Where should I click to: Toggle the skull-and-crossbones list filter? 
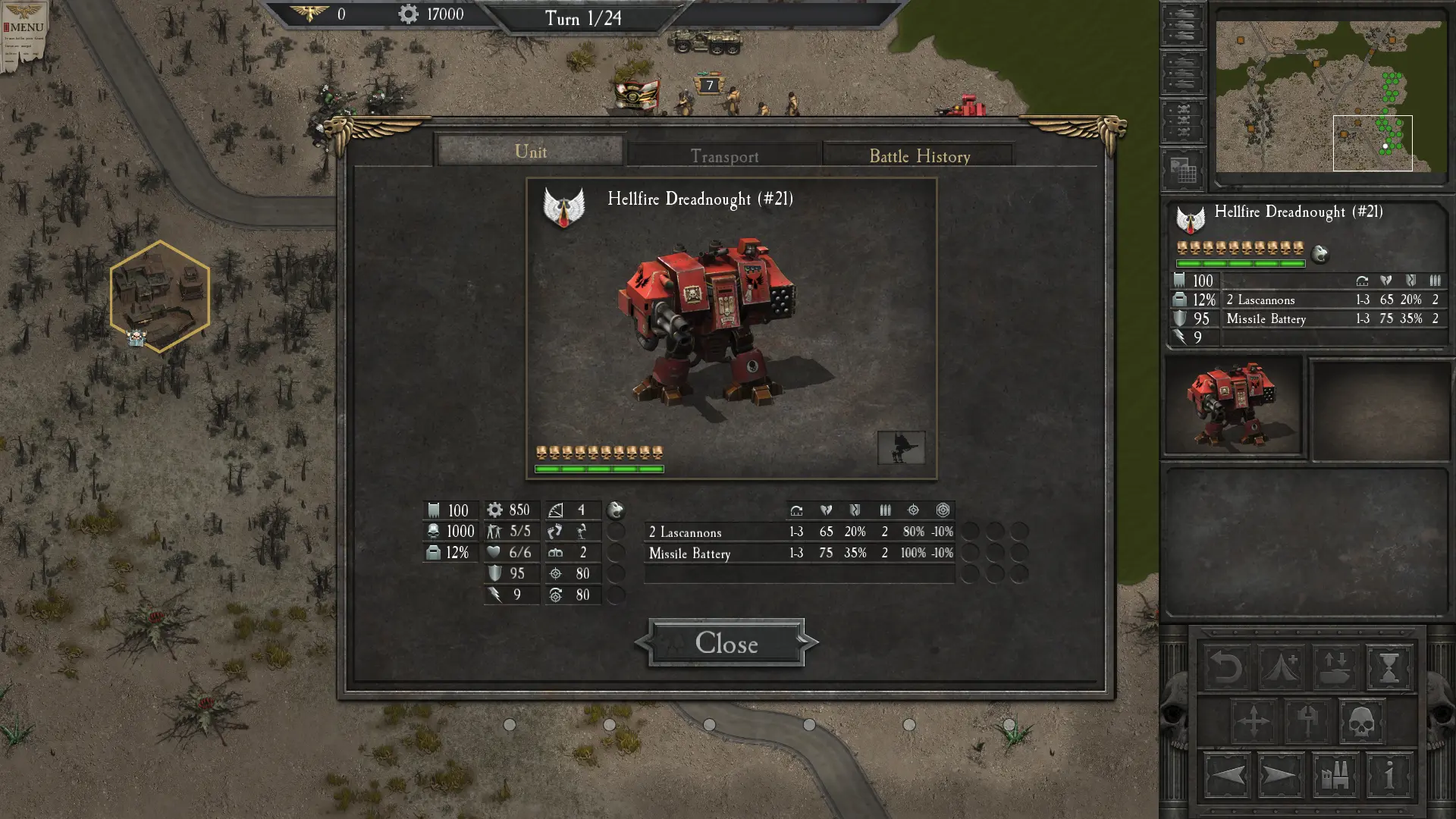click(1182, 121)
